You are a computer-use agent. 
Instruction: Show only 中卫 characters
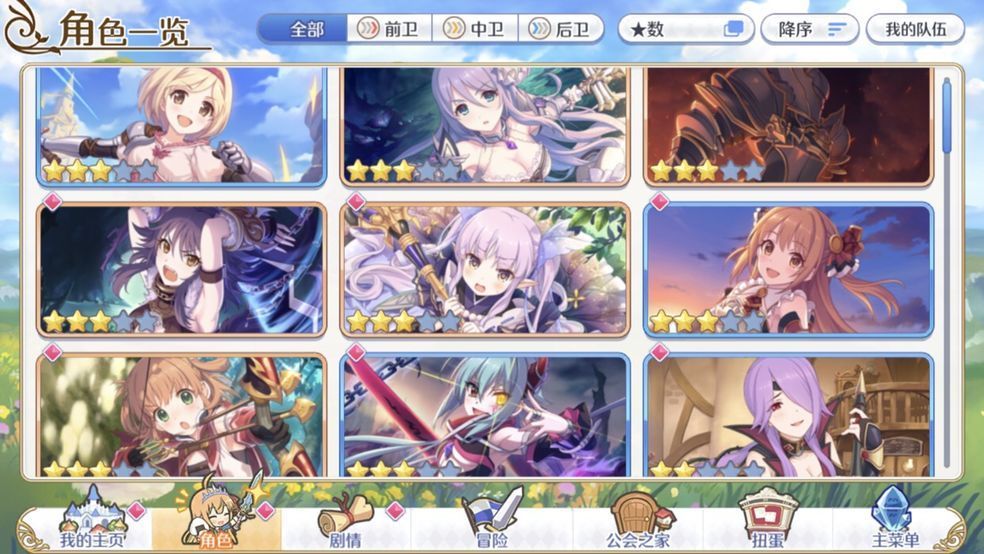tap(475, 29)
